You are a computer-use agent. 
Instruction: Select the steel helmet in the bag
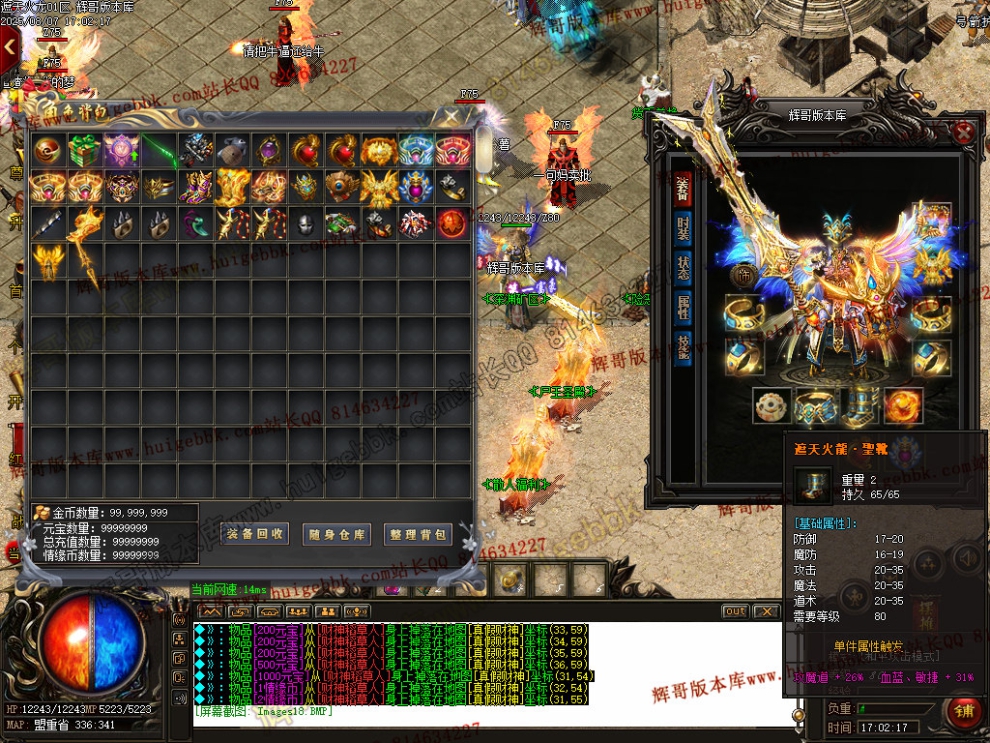[x=305, y=224]
